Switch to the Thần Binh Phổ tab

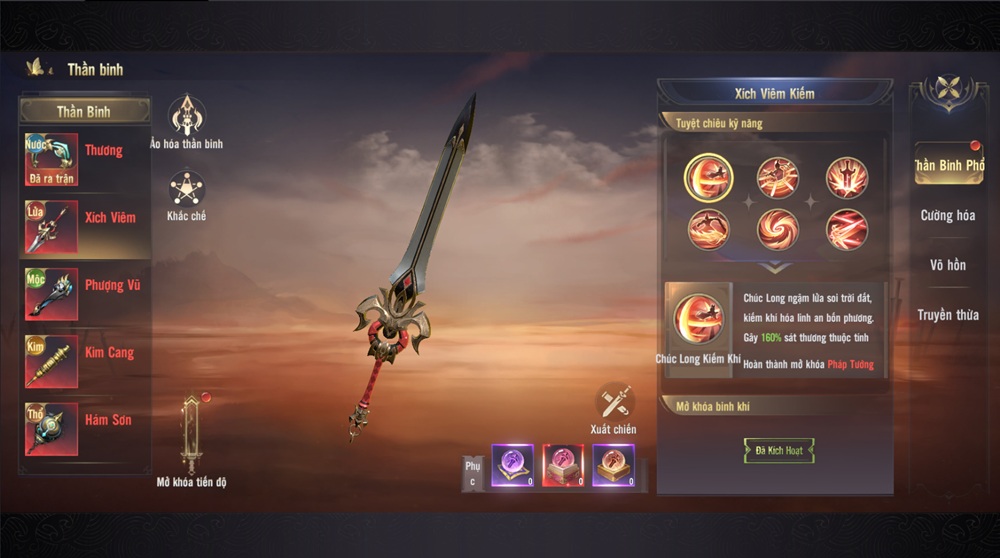click(948, 164)
